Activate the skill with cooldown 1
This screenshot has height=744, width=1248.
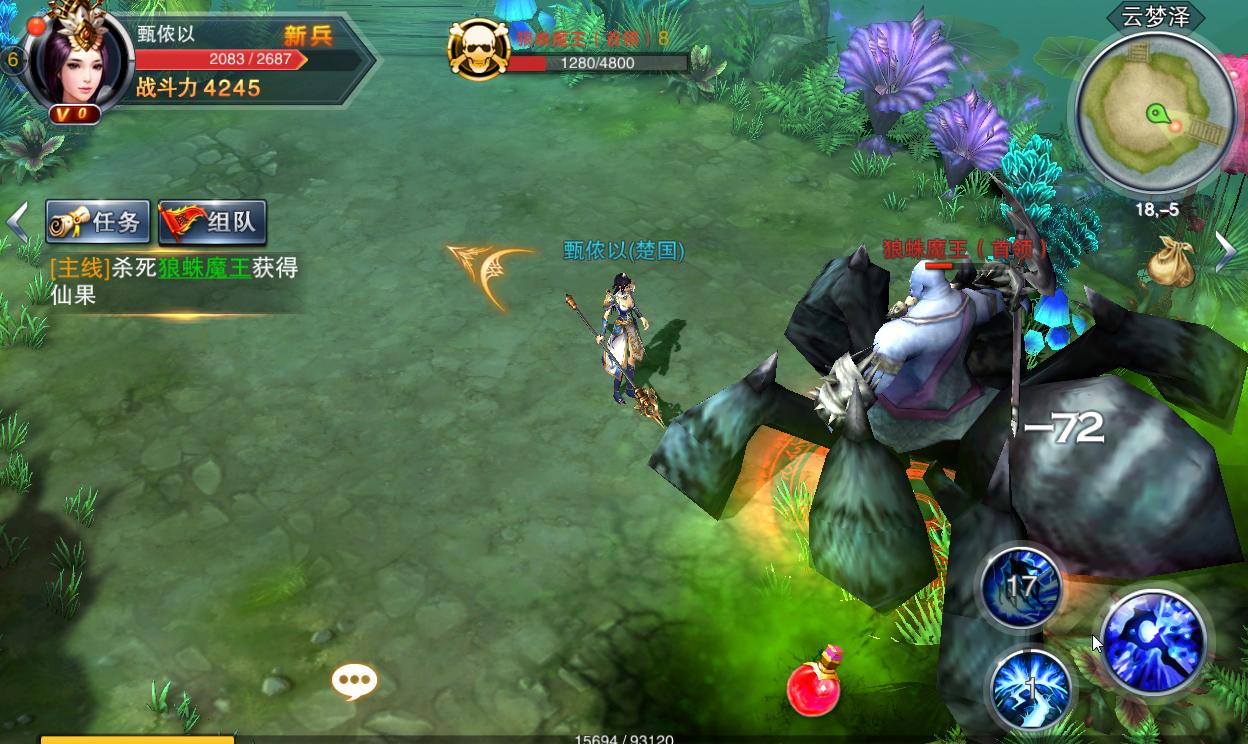(1029, 689)
